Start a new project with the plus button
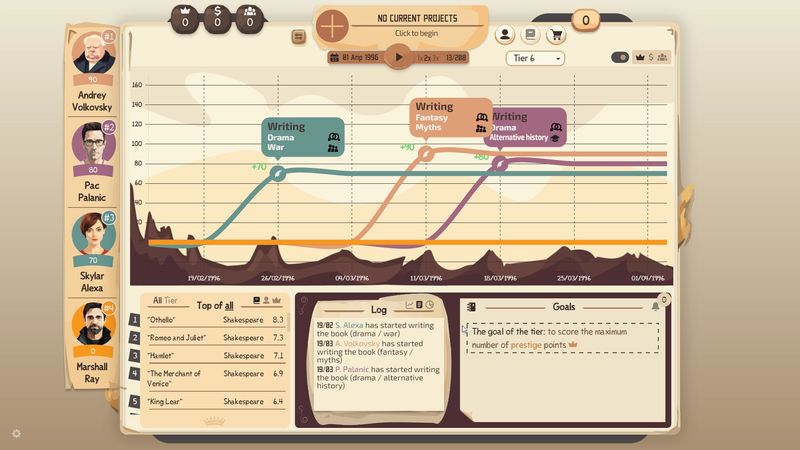800x450 pixels. [333, 24]
